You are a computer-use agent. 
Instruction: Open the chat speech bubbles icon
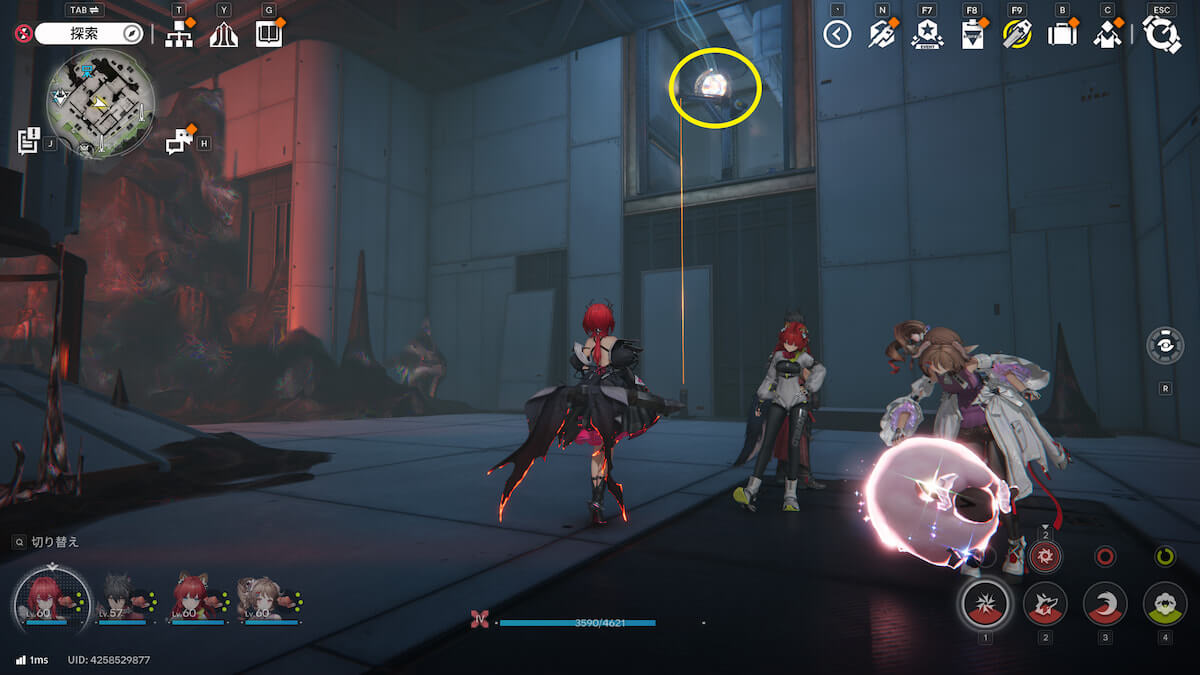[179, 142]
